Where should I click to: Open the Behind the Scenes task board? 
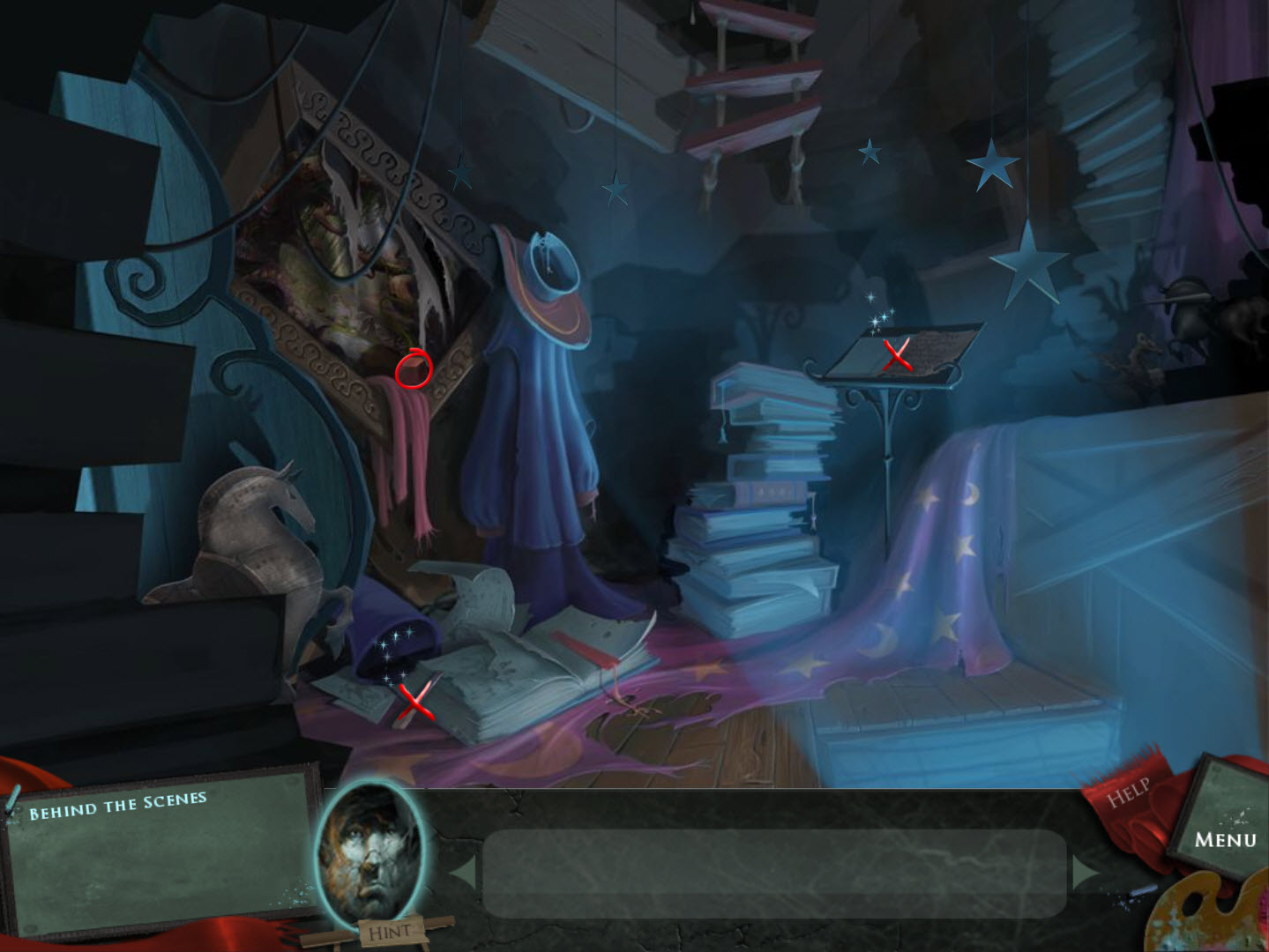point(159,852)
